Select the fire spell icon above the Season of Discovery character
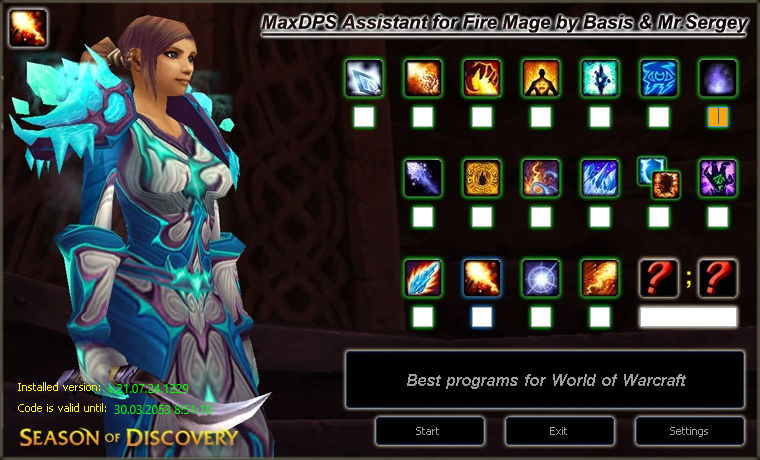The width and height of the screenshot is (760, 460). click(27, 27)
